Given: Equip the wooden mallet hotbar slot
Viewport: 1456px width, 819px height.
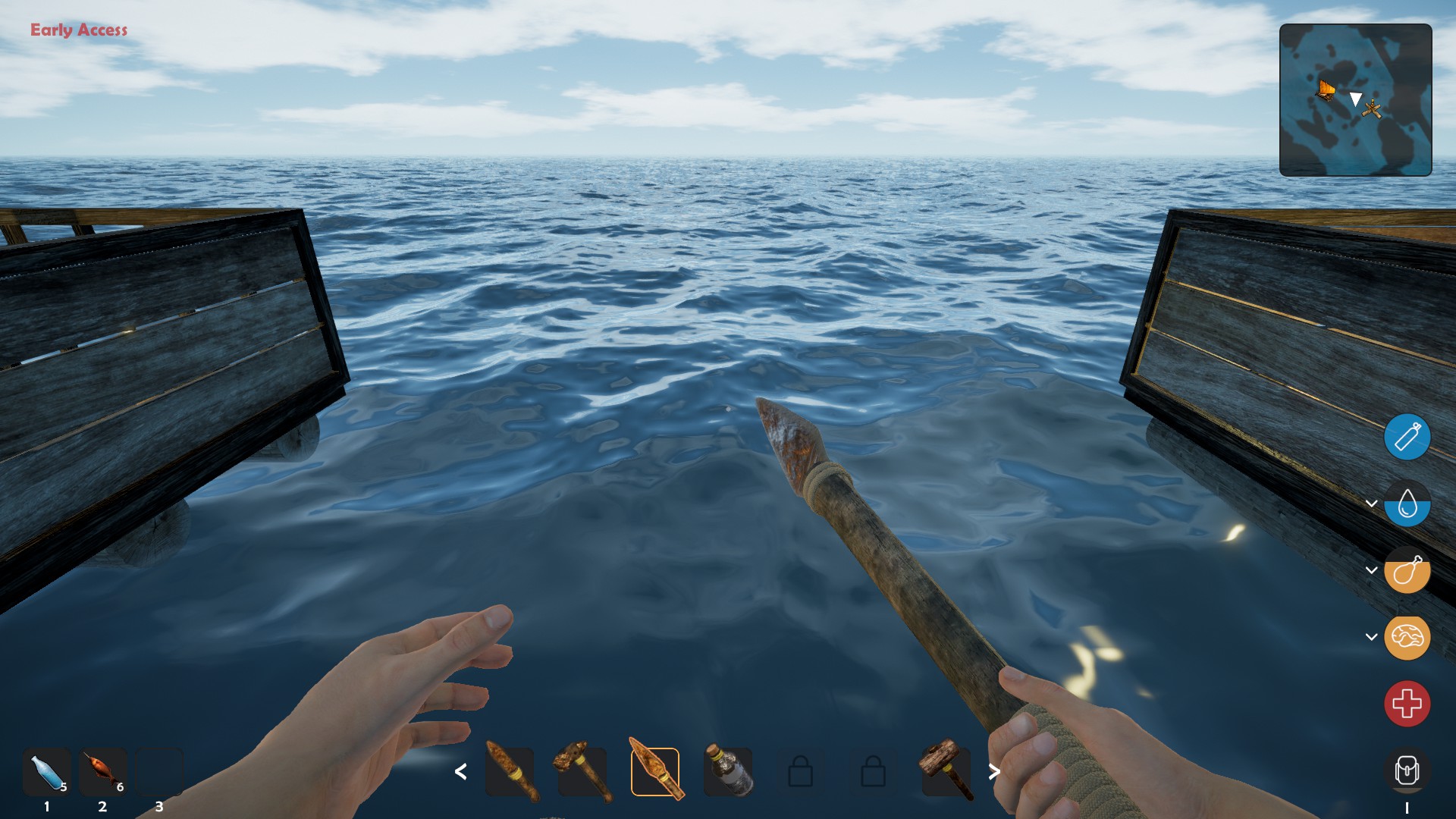Looking at the screenshot, I should point(946,772).
